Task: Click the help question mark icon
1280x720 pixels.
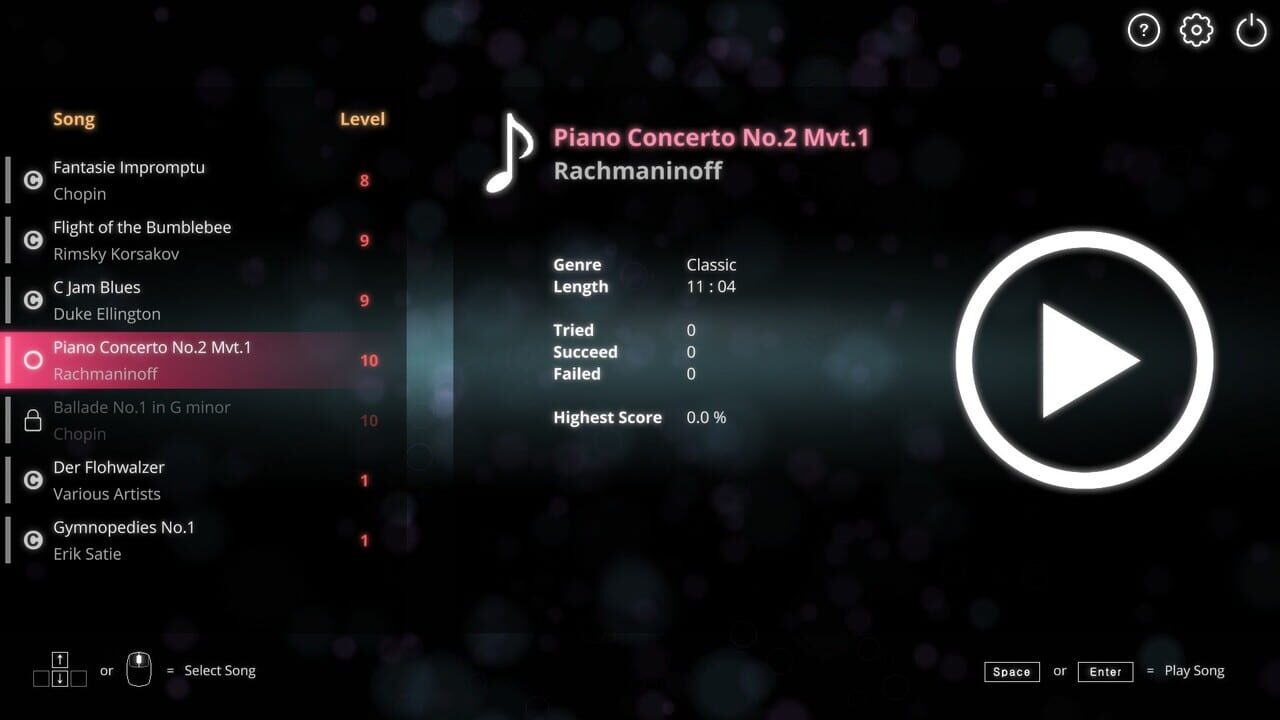Action: point(1144,30)
